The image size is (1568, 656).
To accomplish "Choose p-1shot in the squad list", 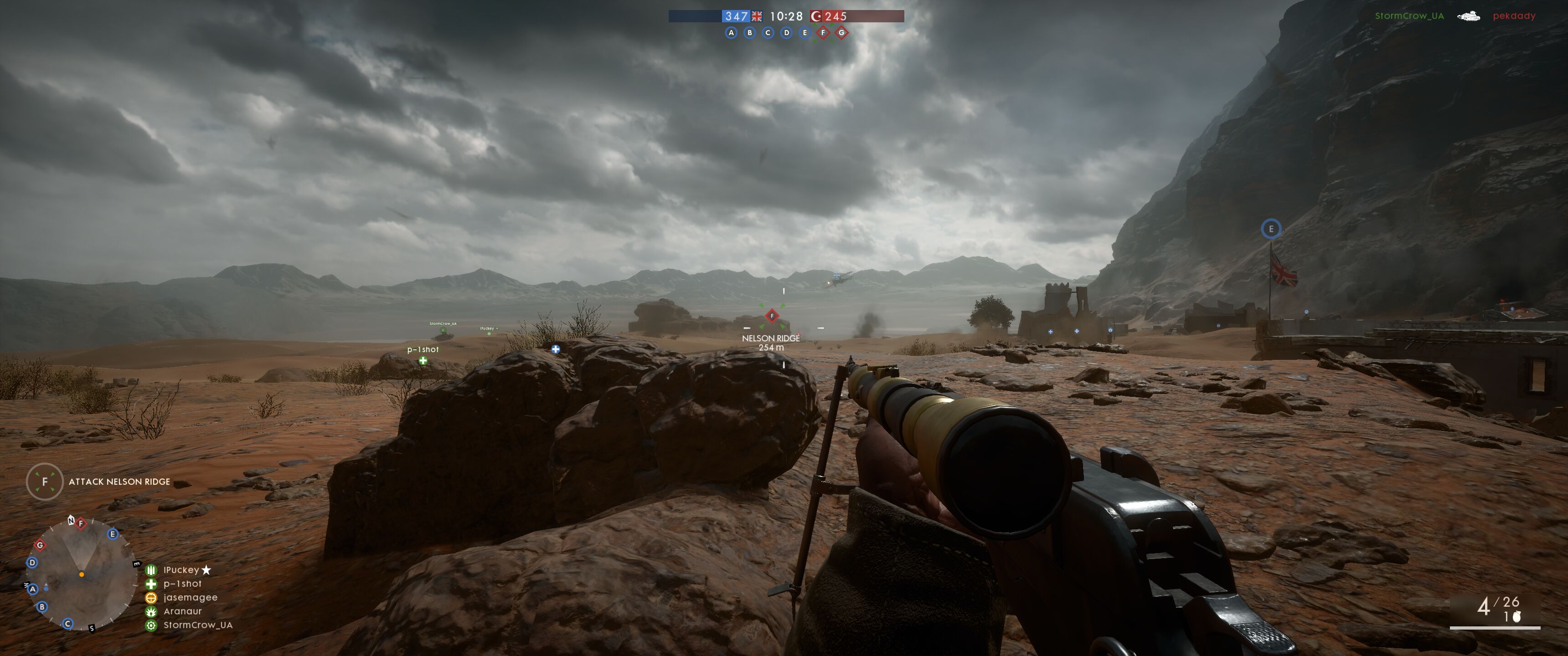I will [x=182, y=584].
